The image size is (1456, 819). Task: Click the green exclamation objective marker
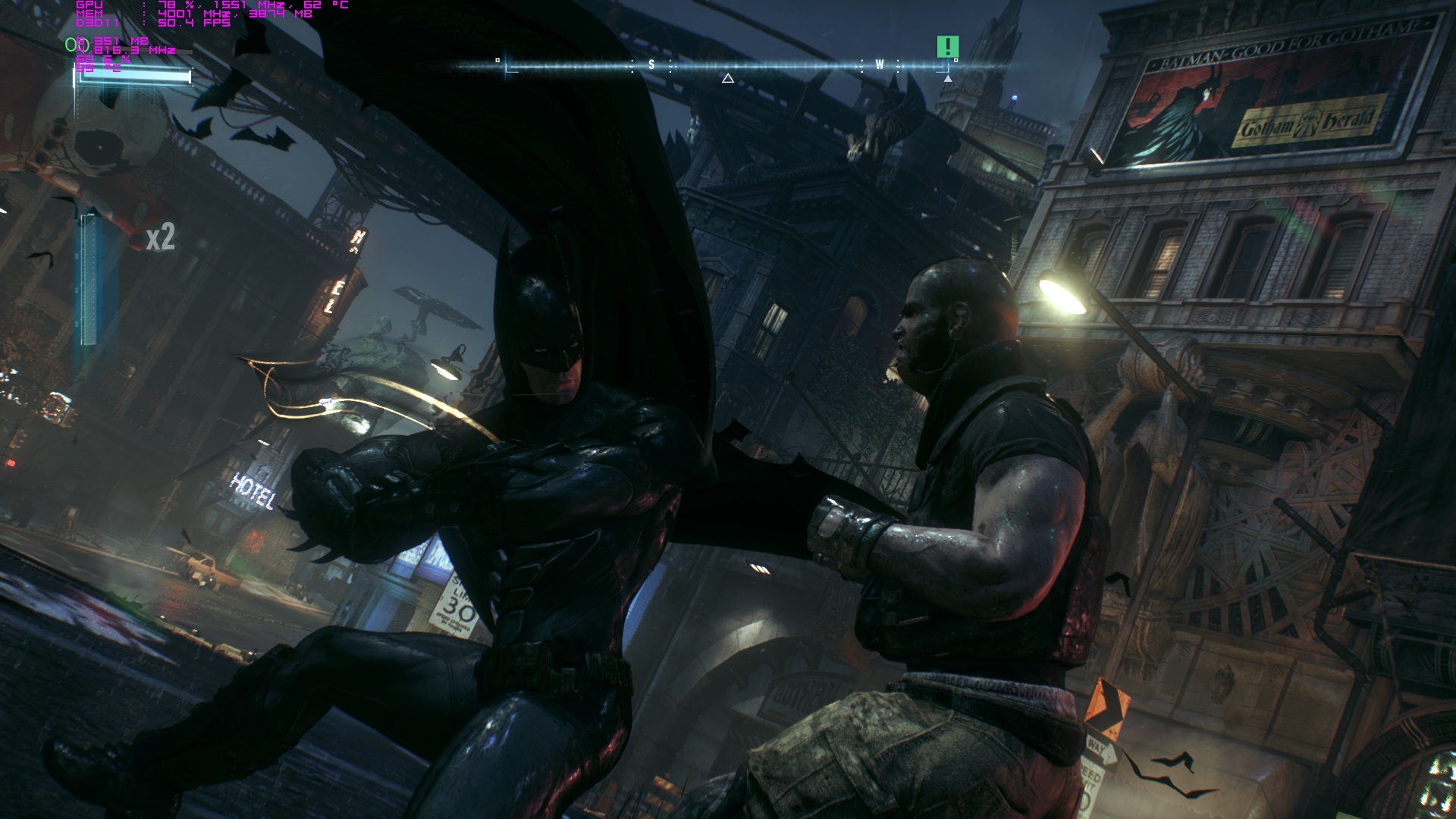(947, 47)
